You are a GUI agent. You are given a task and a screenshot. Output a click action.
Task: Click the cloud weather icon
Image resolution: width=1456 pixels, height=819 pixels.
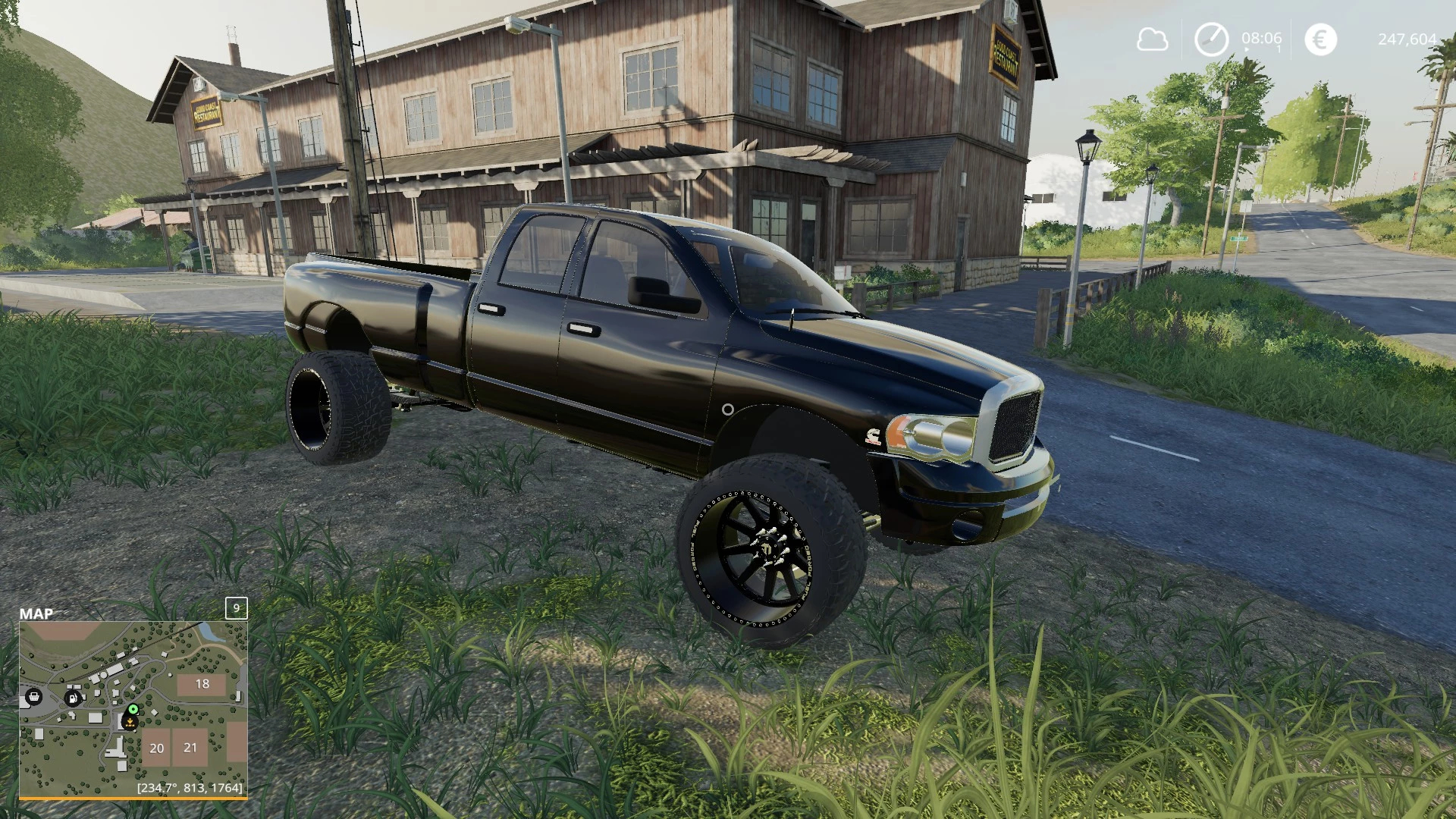[1152, 39]
